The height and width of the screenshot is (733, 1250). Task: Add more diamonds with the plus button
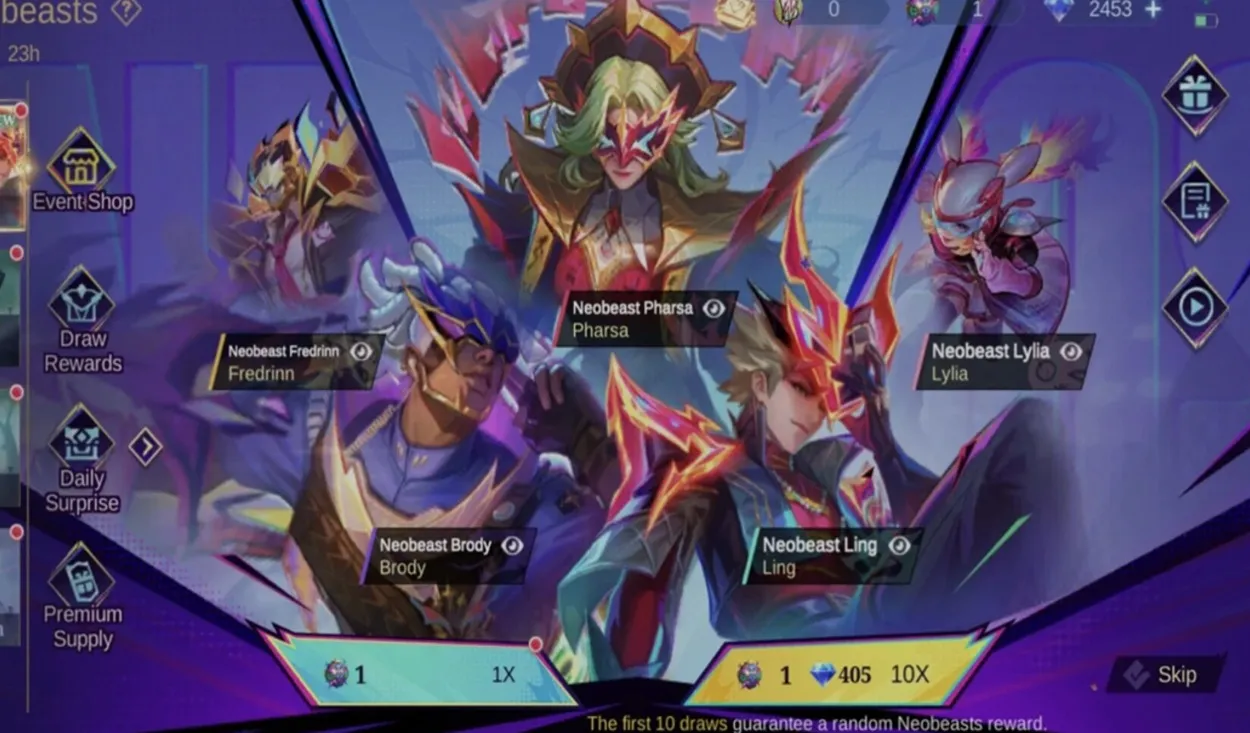tap(1153, 10)
